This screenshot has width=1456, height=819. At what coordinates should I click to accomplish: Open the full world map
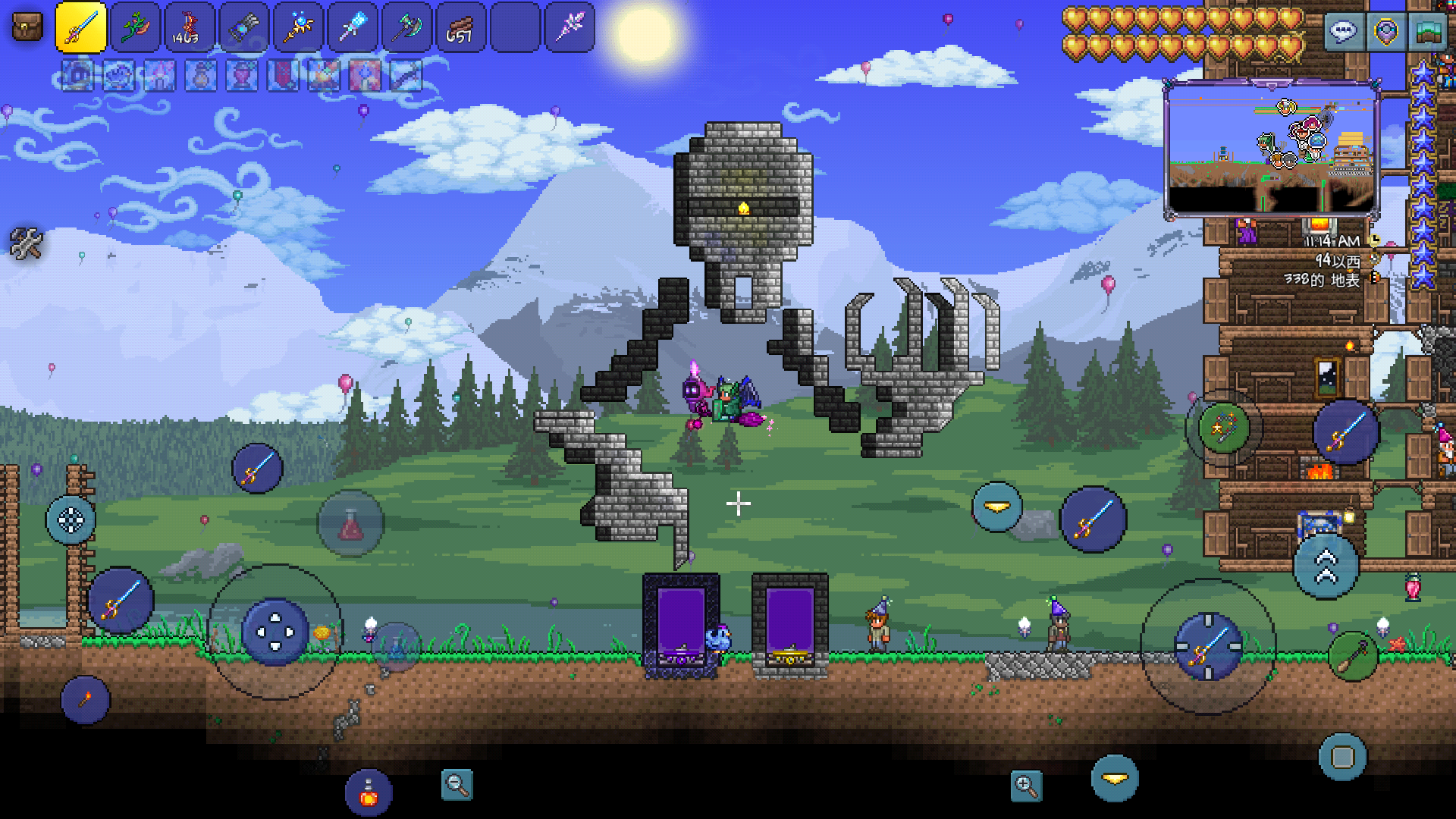(x=1427, y=32)
